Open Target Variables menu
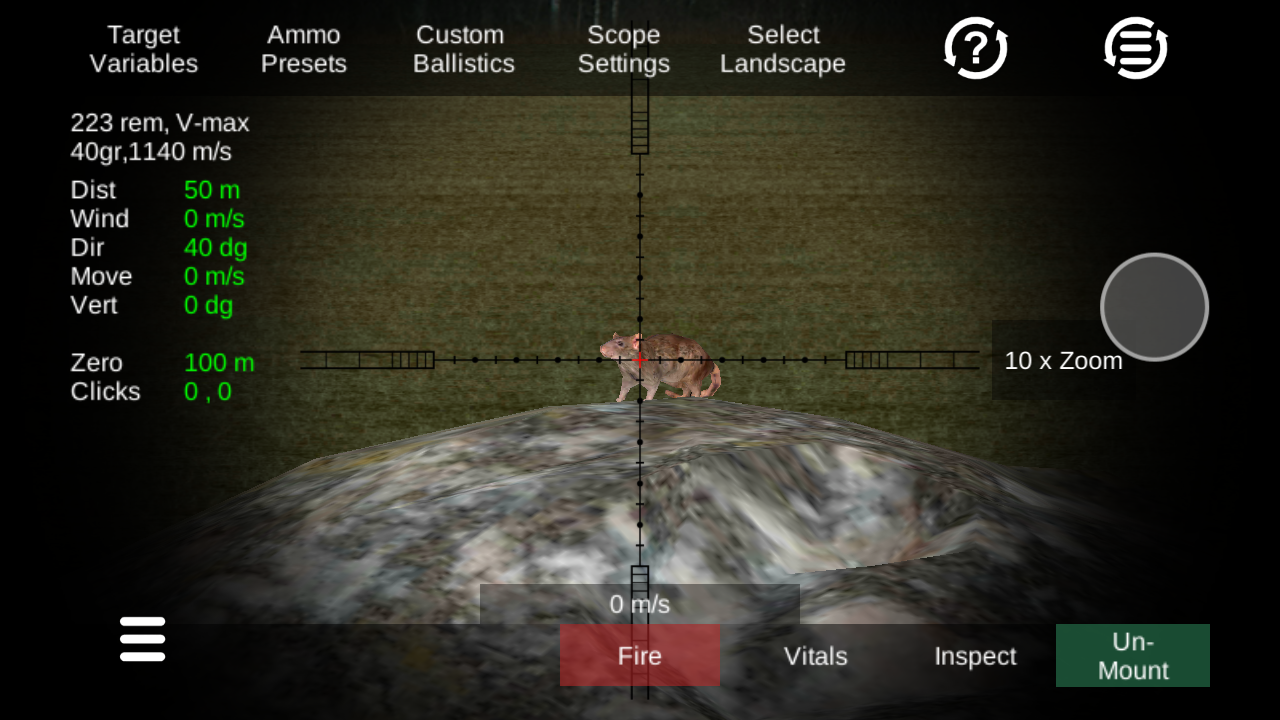The width and height of the screenshot is (1280, 720). point(143,49)
